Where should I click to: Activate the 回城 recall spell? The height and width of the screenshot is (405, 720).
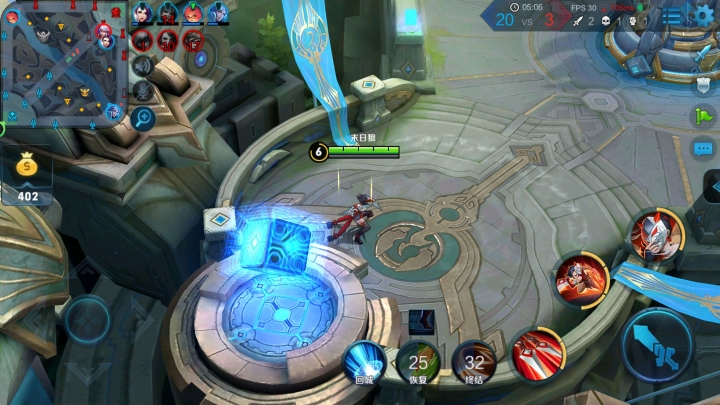click(x=364, y=362)
